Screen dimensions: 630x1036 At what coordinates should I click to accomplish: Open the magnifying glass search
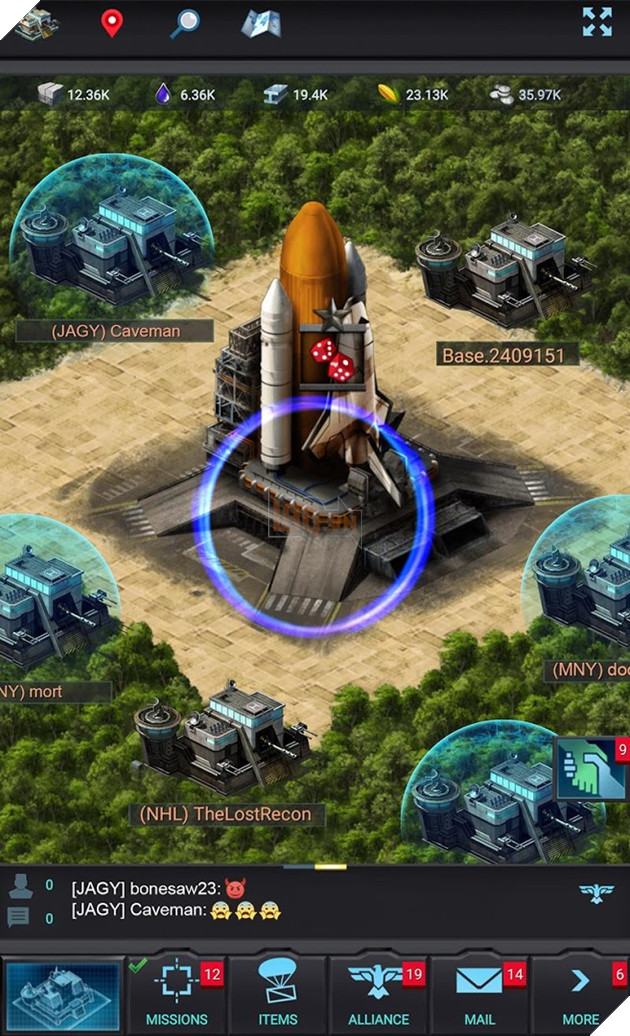click(184, 23)
